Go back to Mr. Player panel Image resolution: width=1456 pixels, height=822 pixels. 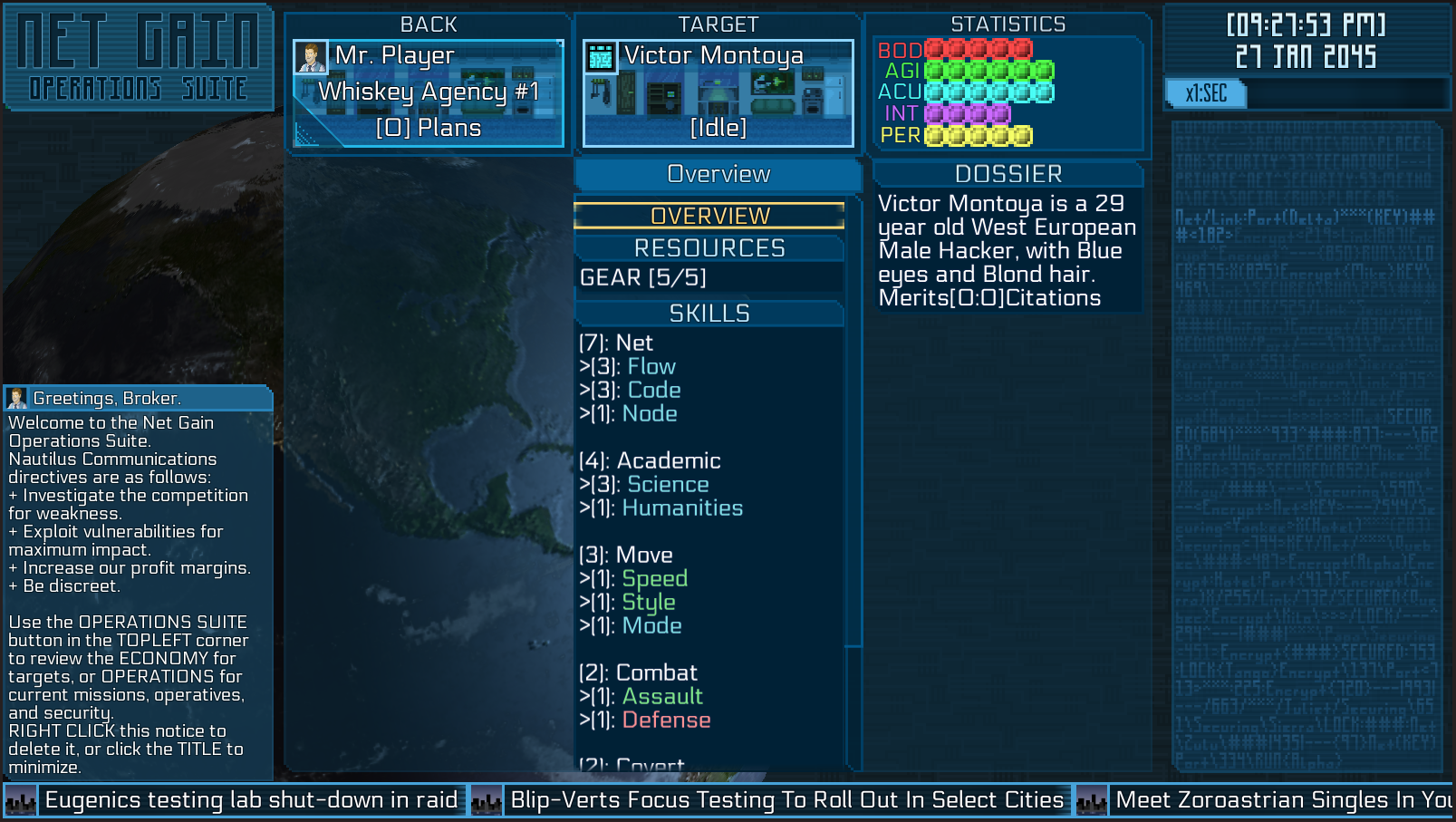click(429, 92)
